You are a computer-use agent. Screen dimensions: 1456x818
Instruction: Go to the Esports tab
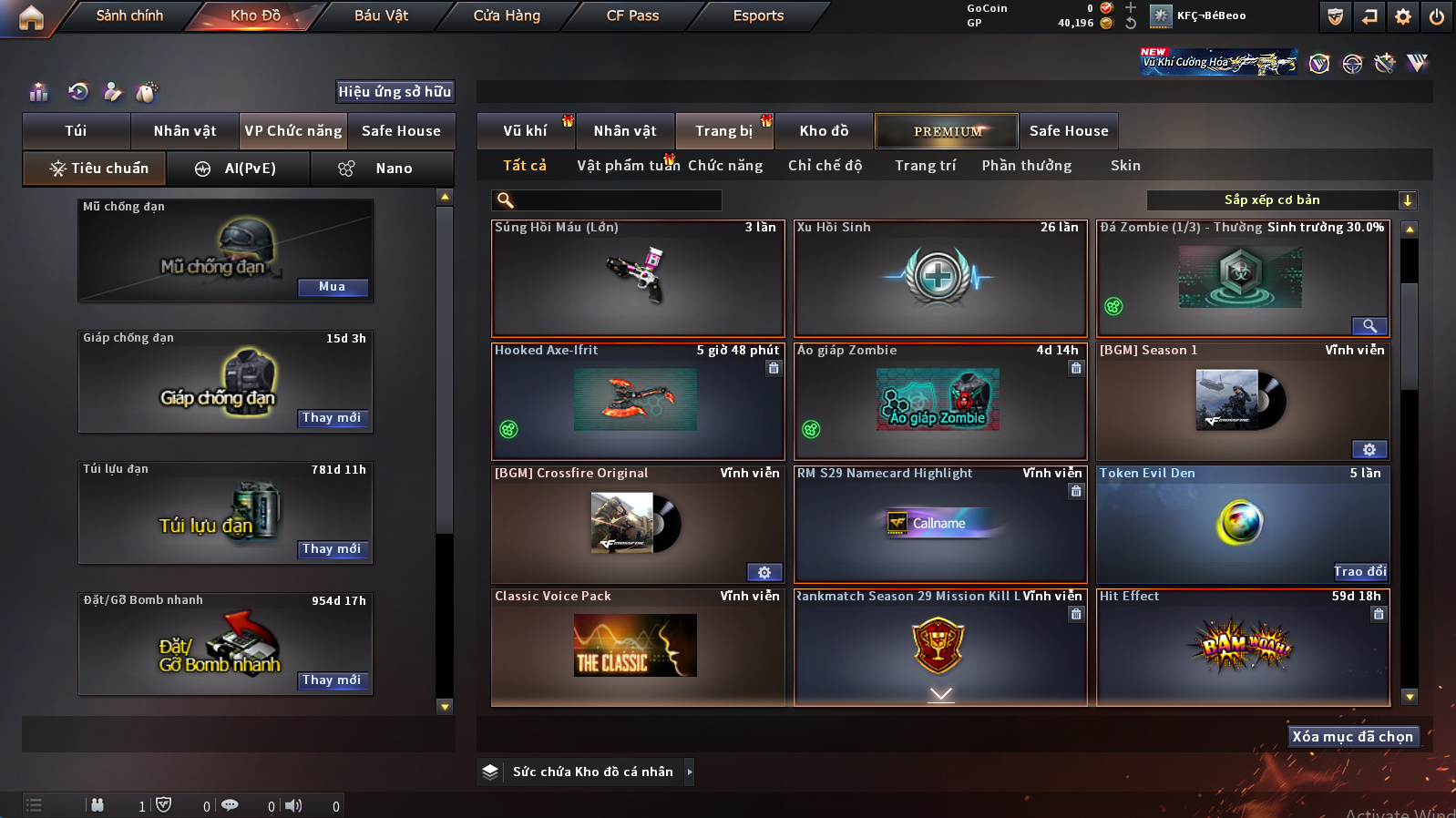(758, 15)
